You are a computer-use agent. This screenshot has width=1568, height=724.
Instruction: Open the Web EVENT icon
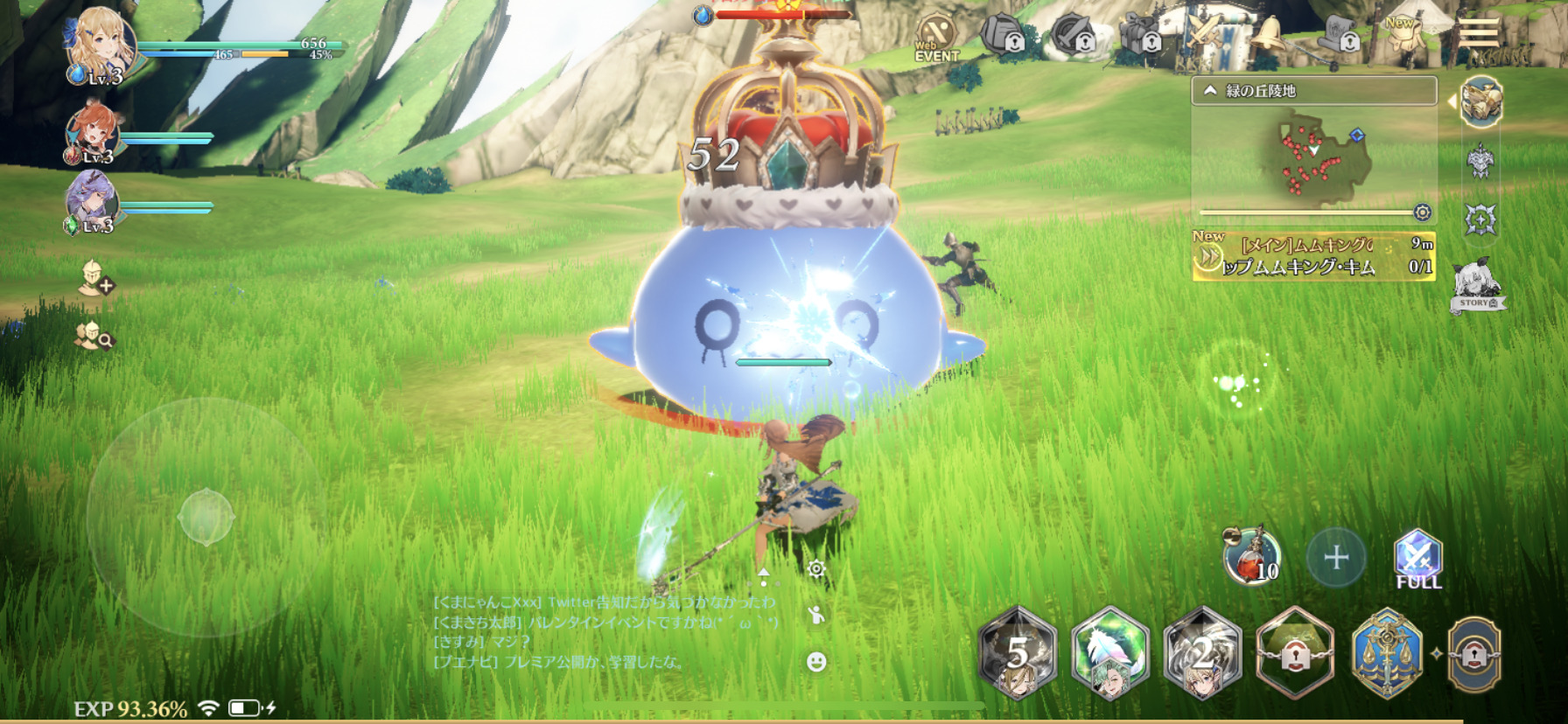pyautogui.click(x=935, y=38)
